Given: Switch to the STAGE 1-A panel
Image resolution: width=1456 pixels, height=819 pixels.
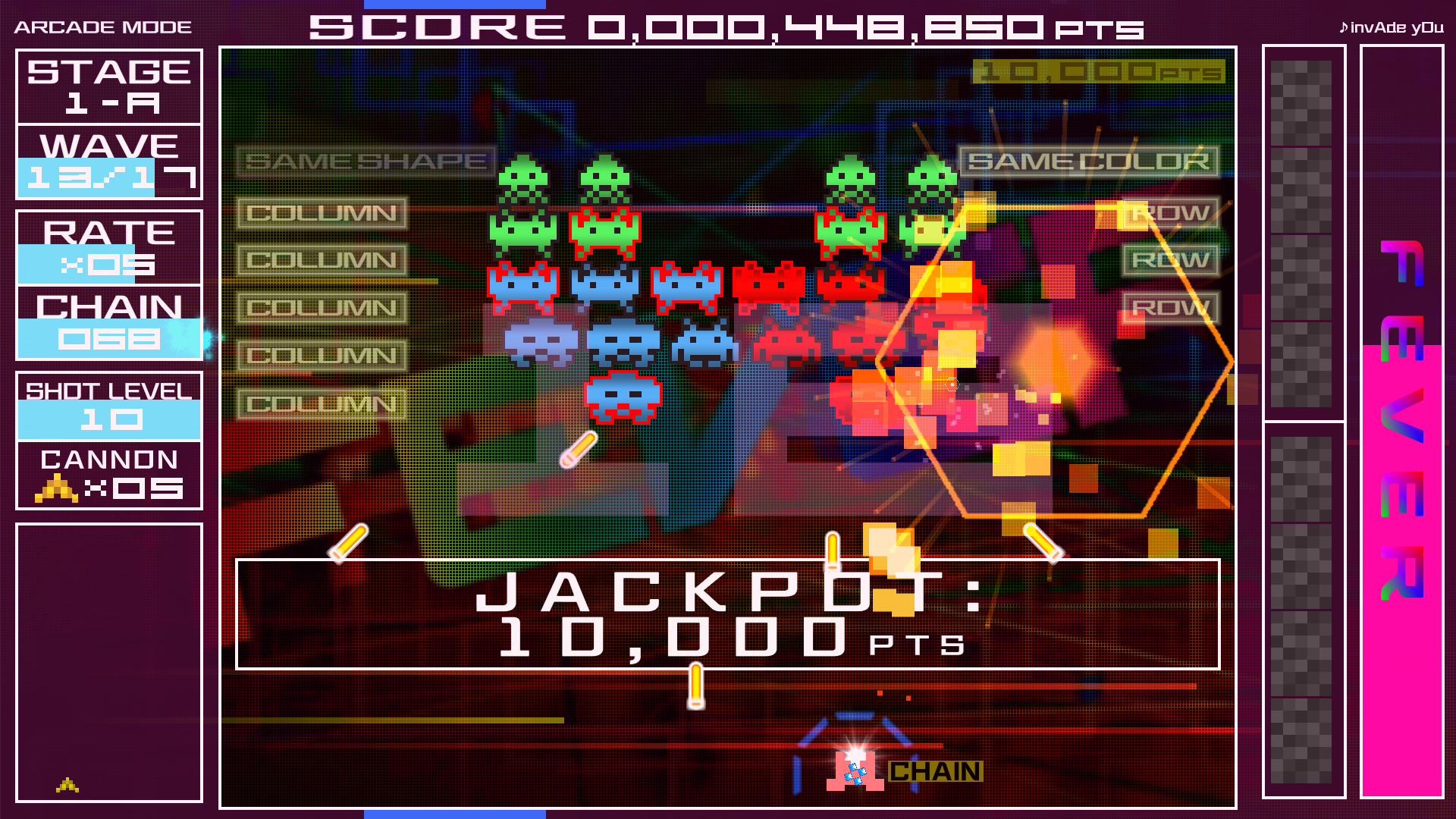Looking at the screenshot, I should click(x=108, y=86).
